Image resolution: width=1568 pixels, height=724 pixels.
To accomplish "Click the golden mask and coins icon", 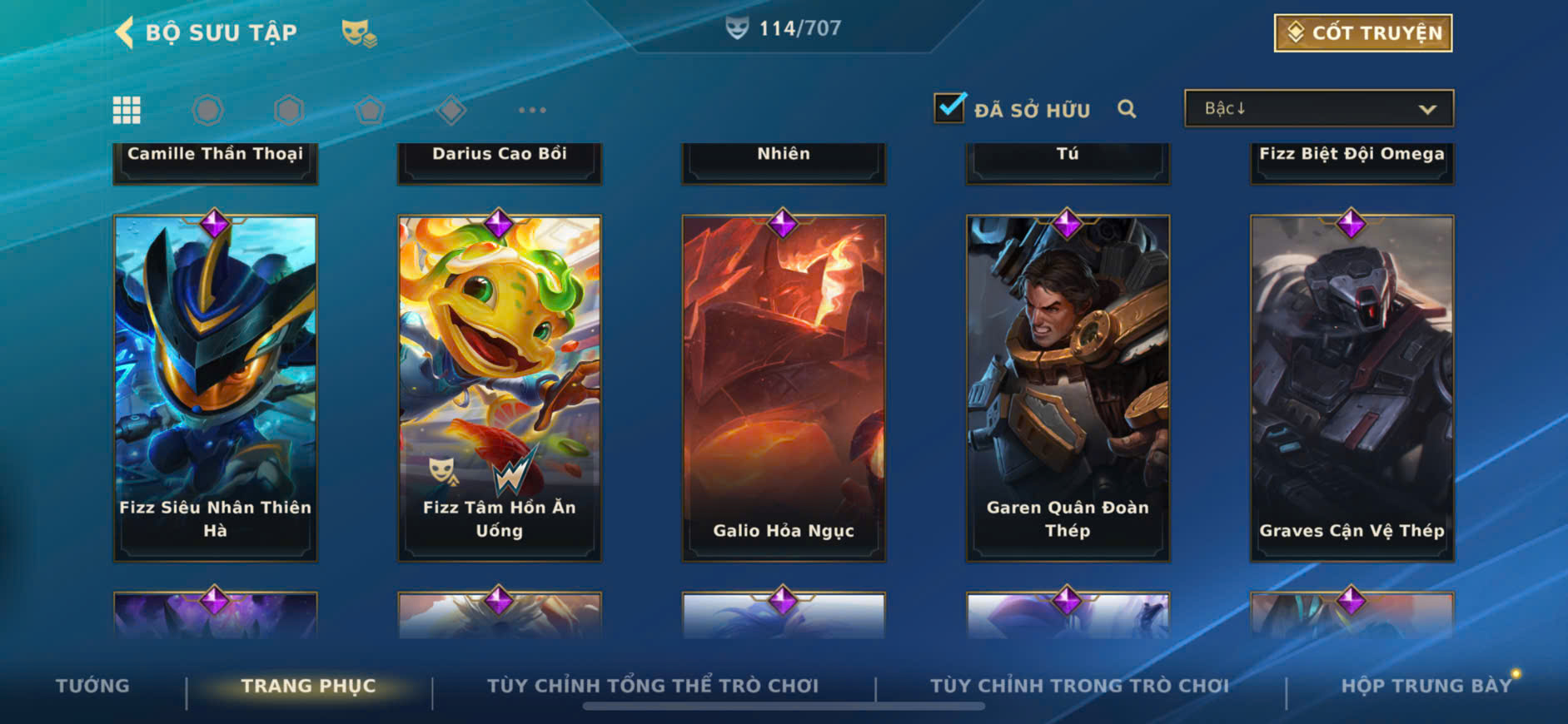I will tap(359, 33).
